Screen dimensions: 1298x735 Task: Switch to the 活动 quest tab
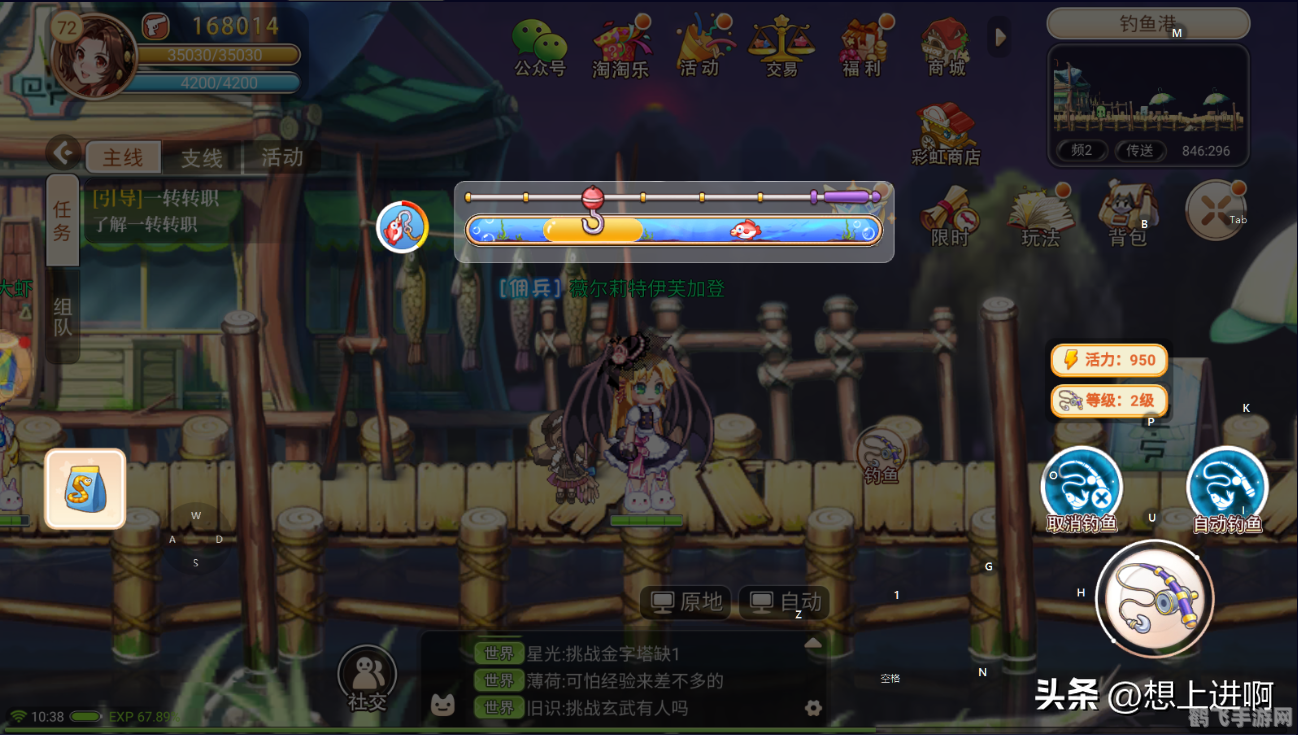click(x=281, y=158)
